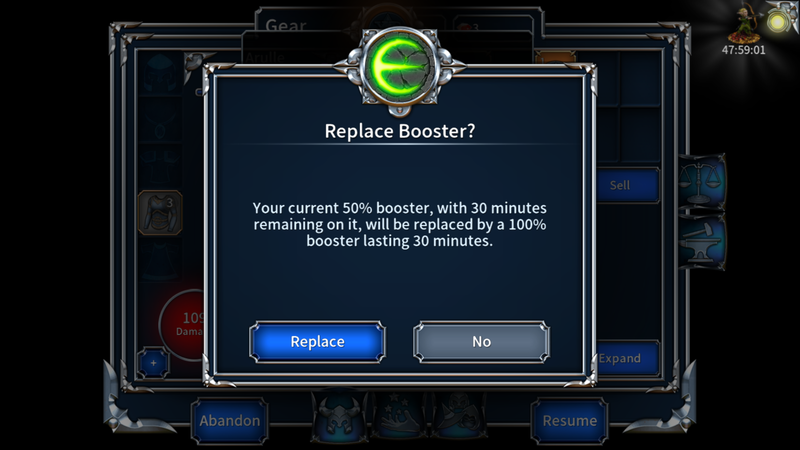Click the Resume button
The height and width of the screenshot is (450, 800).
(569, 420)
